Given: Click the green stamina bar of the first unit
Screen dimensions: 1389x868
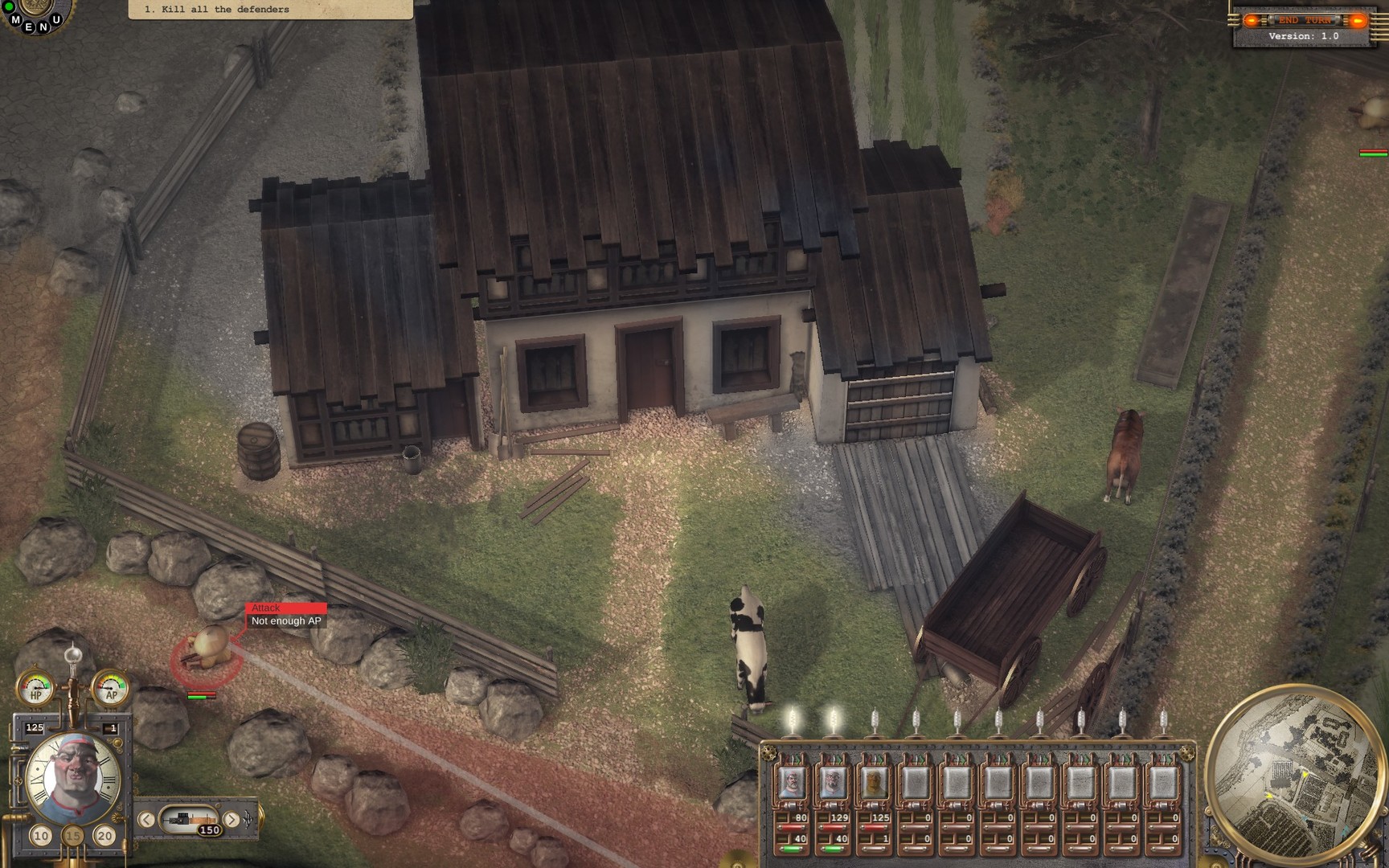Looking at the screenshot, I should click(792, 848).
